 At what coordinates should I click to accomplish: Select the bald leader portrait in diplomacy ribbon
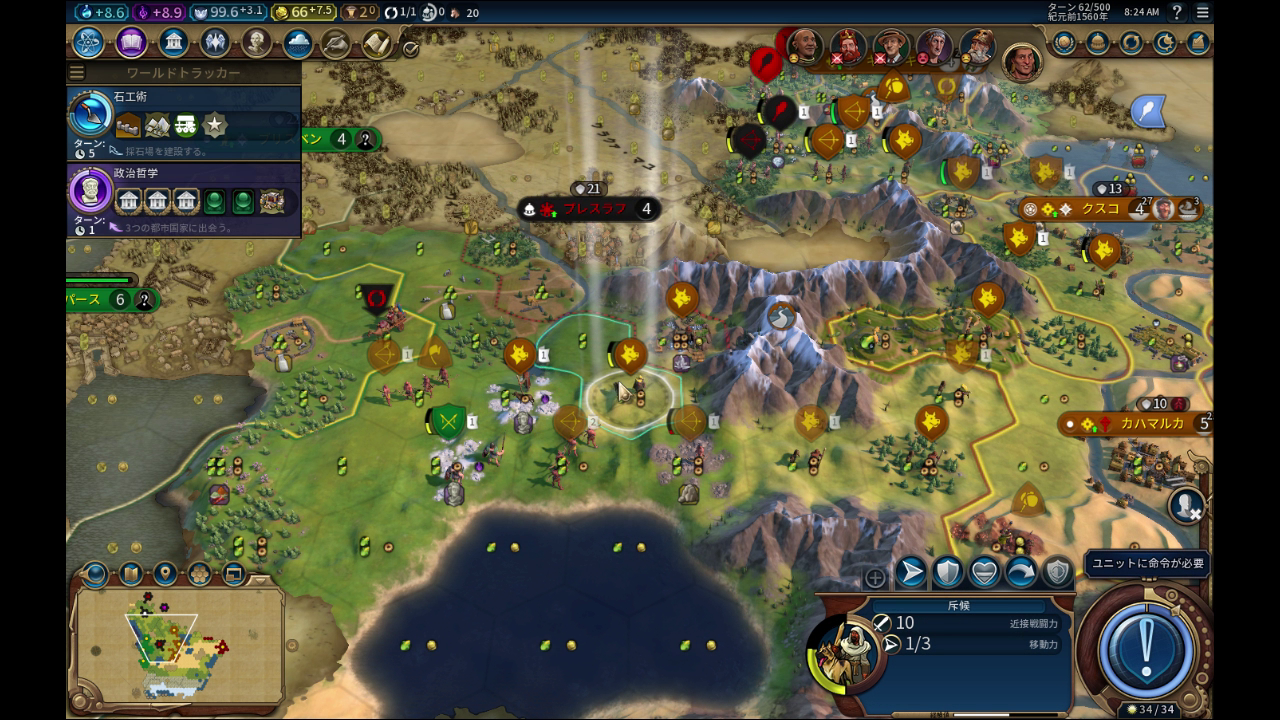pyautogui.click(x=804, y=45)
